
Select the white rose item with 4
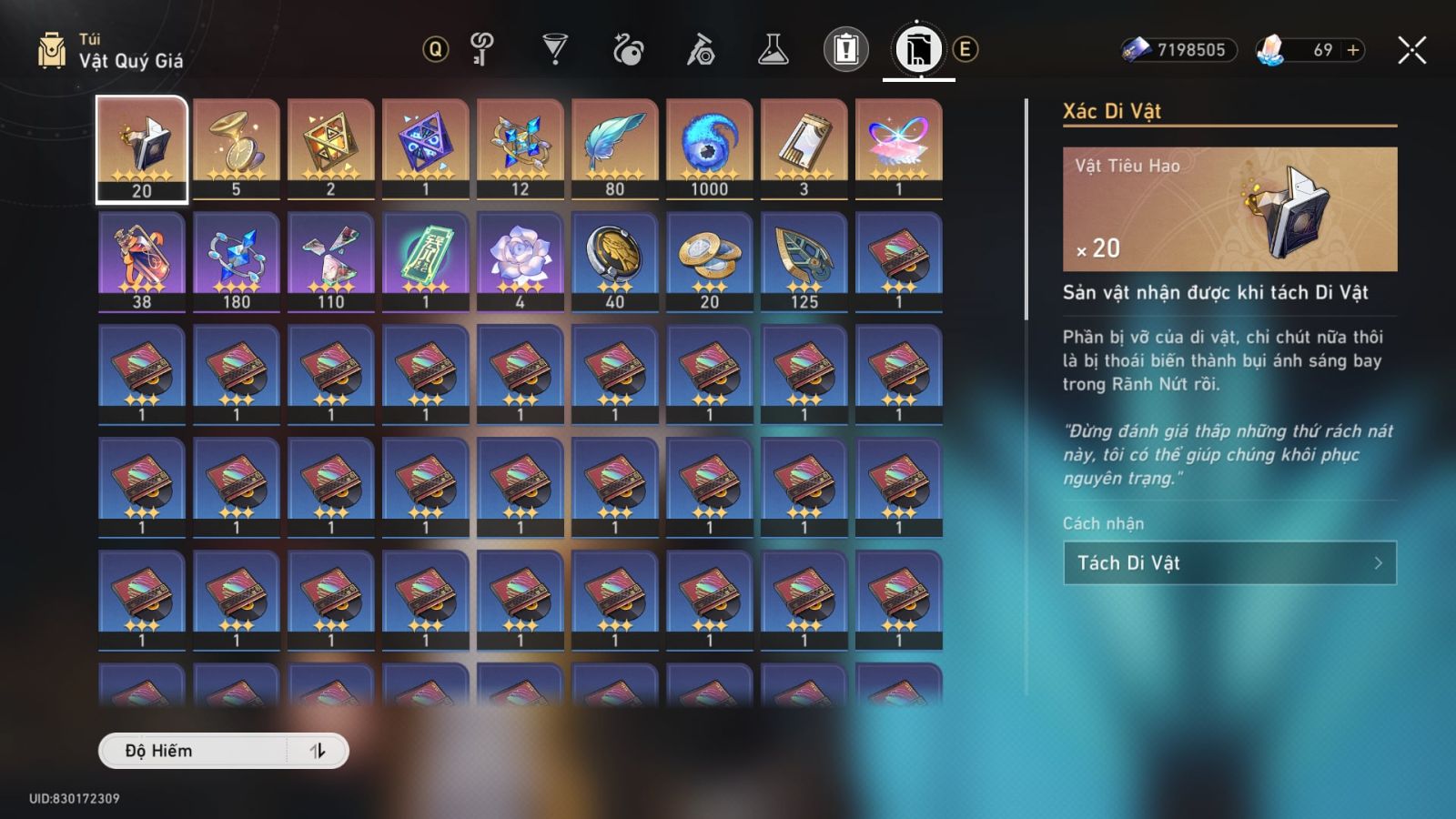point(521,261)
